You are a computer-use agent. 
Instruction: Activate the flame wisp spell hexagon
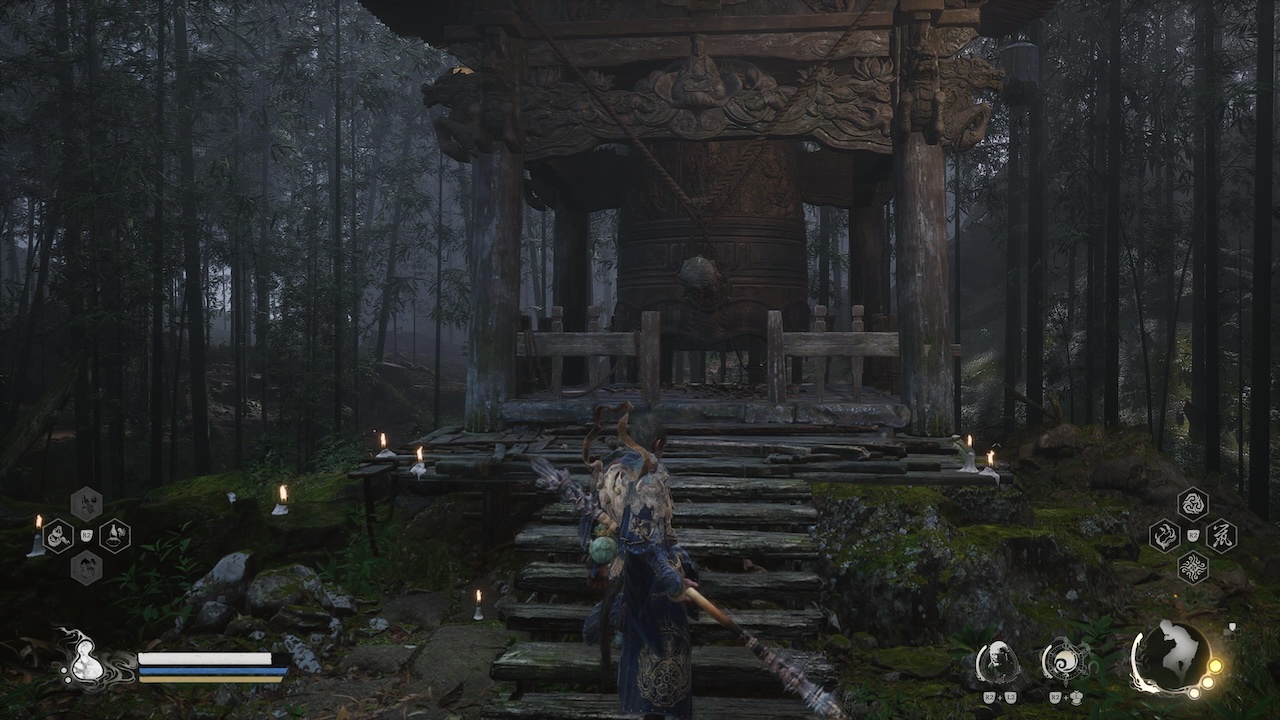coord(1164,536)
